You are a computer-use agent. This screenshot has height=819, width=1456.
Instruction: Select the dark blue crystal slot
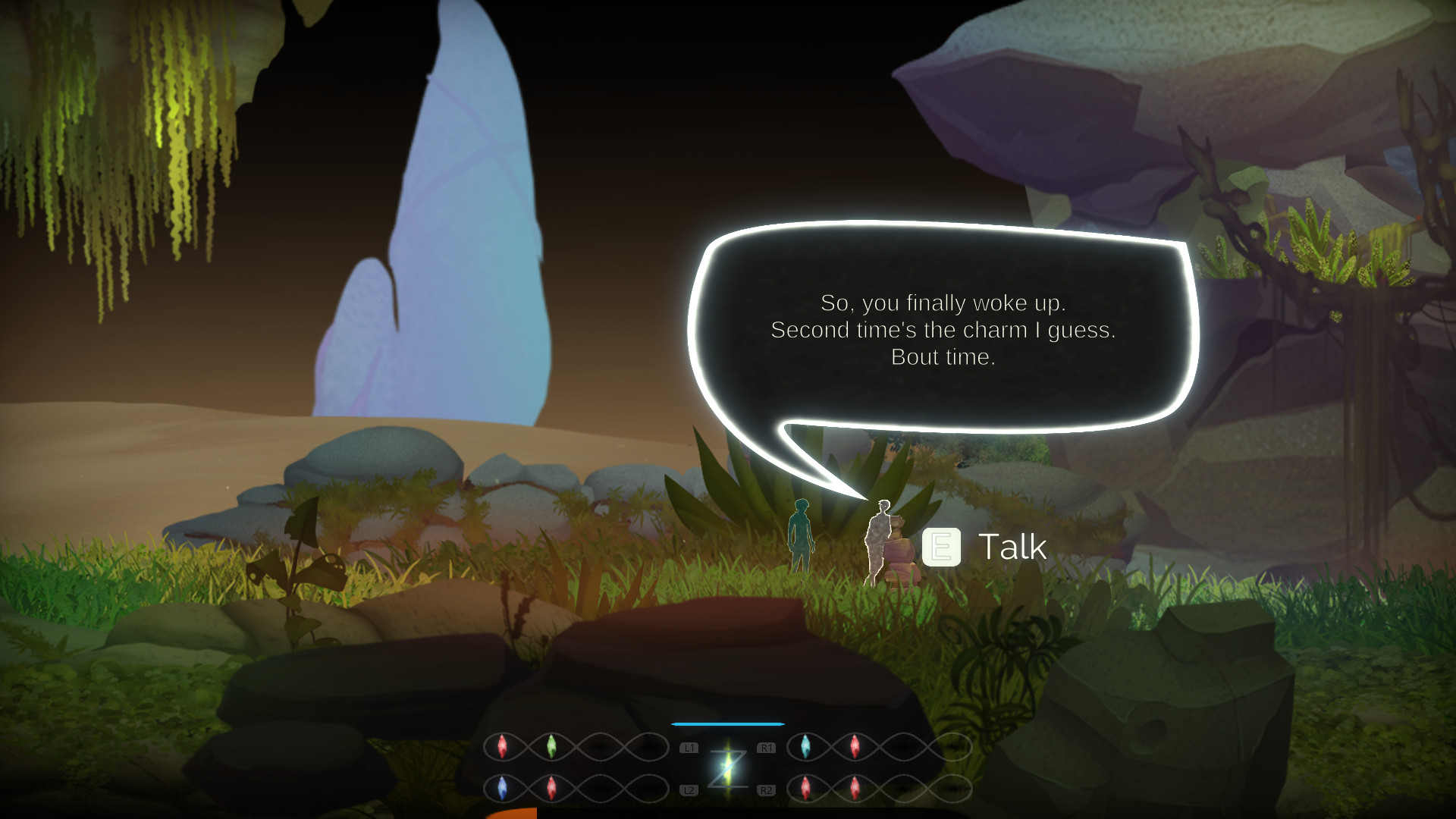(x=502, y=788)
